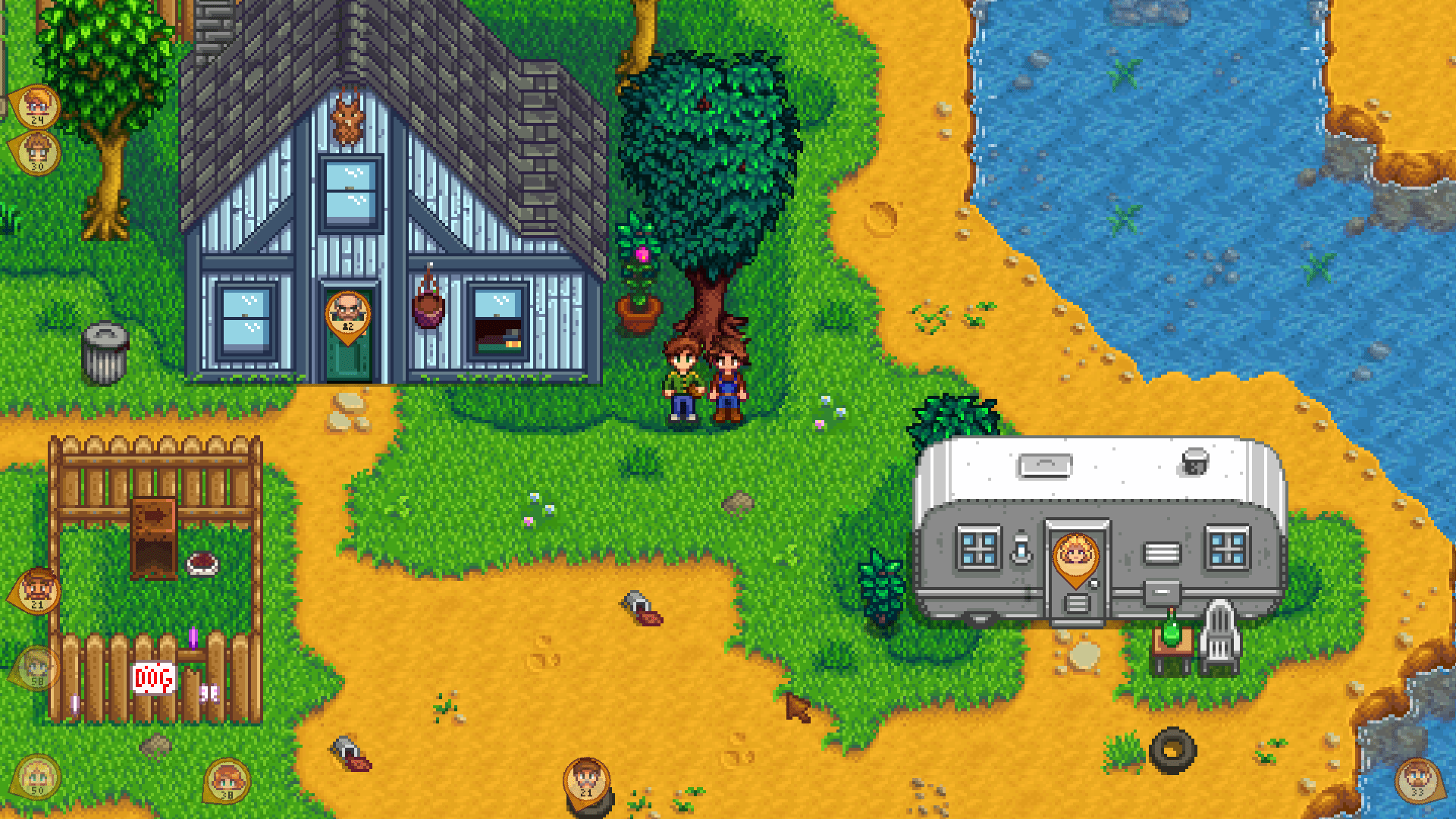This screenshot has height=819, width=1456.
Task: Select the trash can beside the house
Action: pyautogui.click(x=106, y=353)
